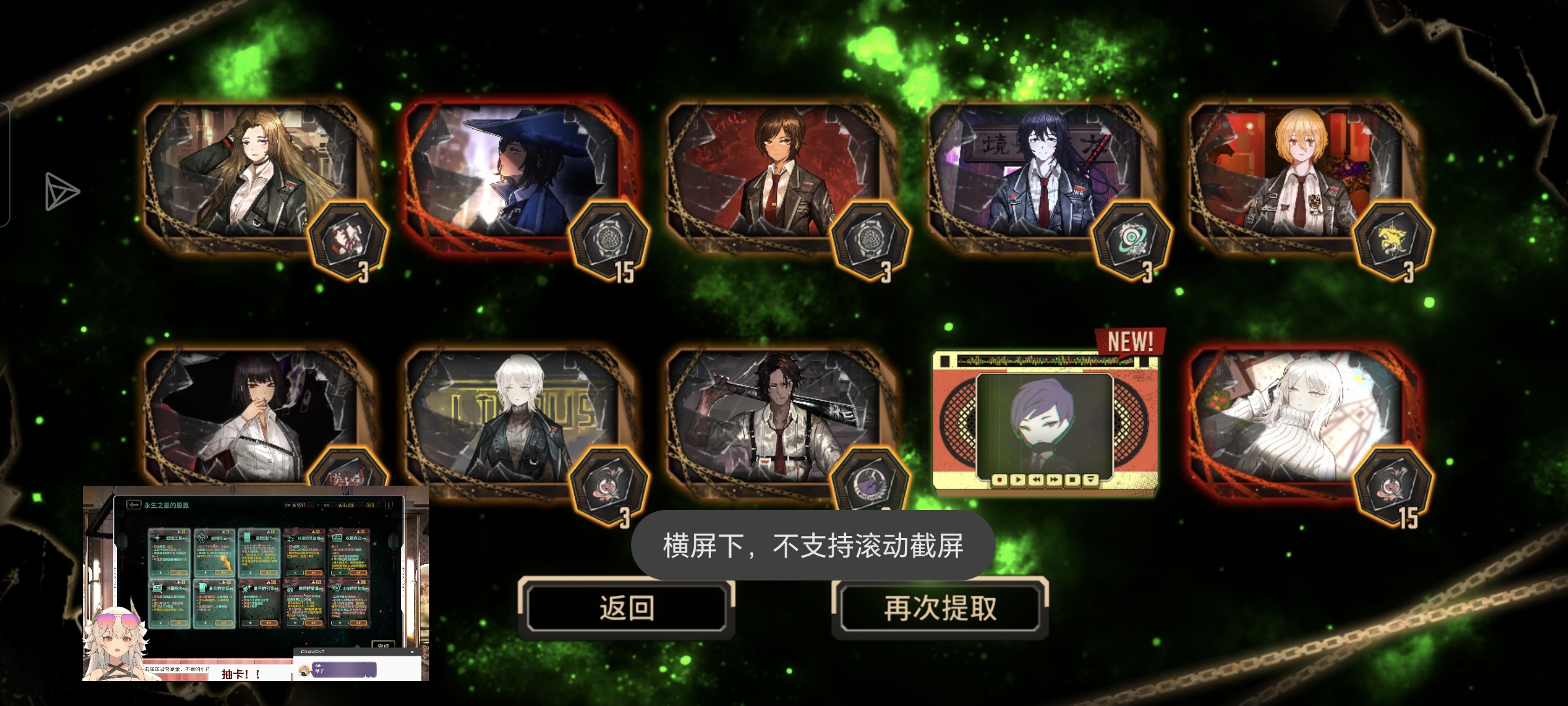This screenshot has width=1568, height=706.
Task: Click the rewind button on the tape player
Action: coord(1036,480)
